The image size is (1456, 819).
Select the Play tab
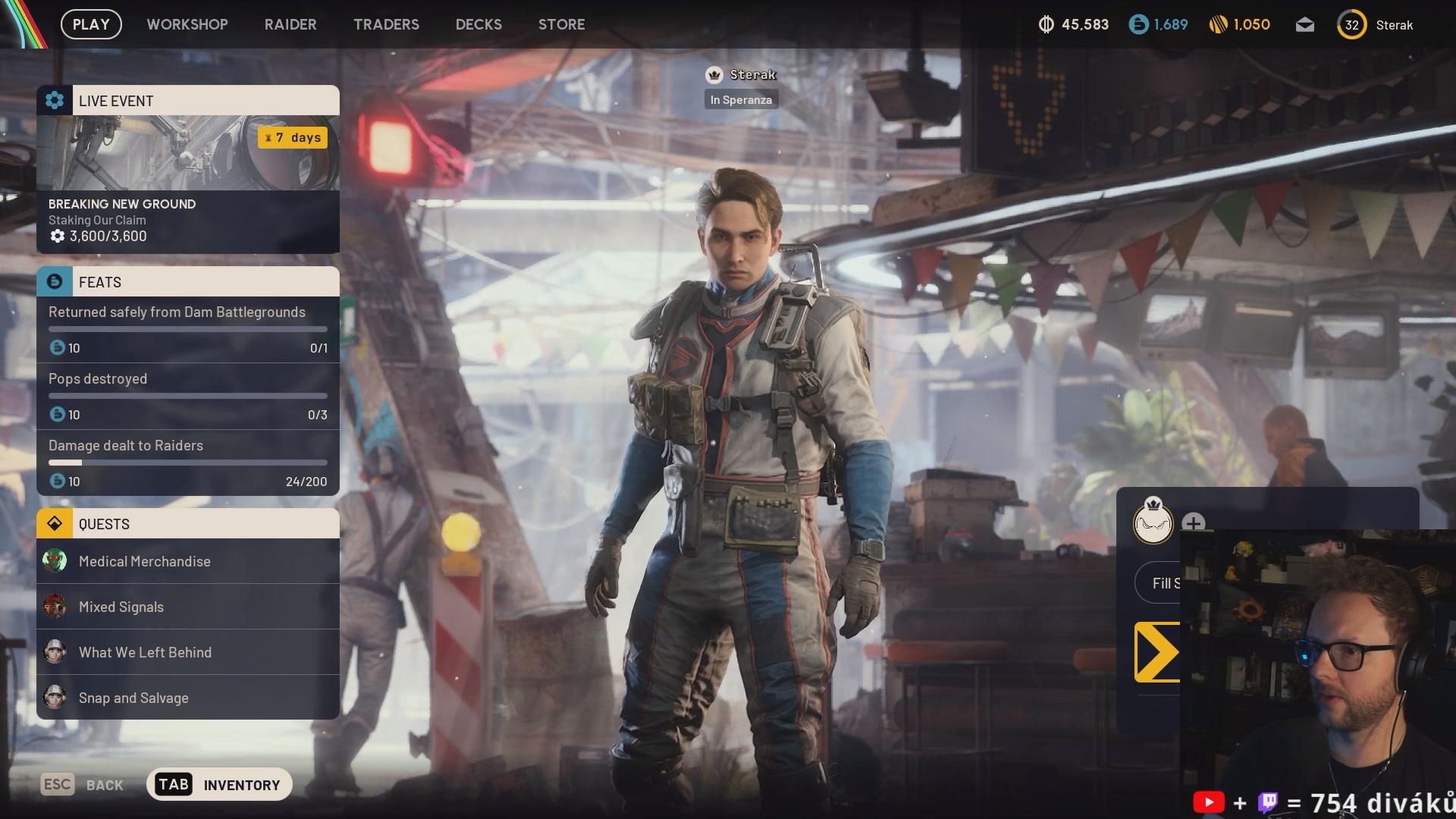pyautogui.click(x=91, y=24)
